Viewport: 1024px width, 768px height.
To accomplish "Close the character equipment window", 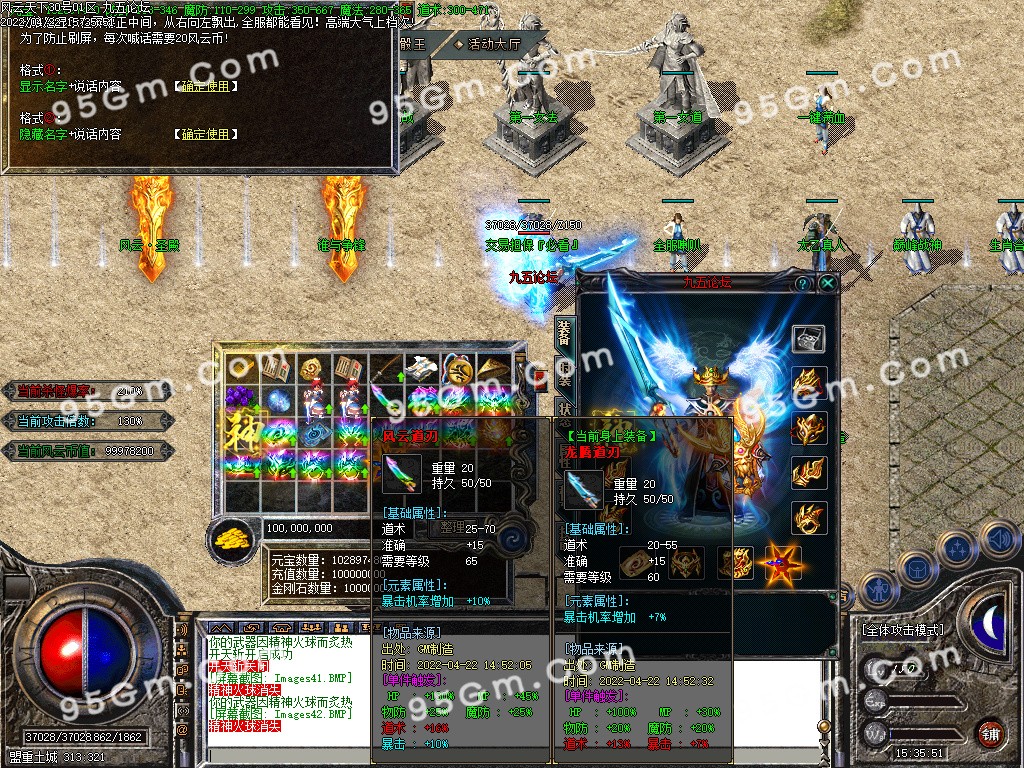I will pyautogui.click(x=828, y=284).
